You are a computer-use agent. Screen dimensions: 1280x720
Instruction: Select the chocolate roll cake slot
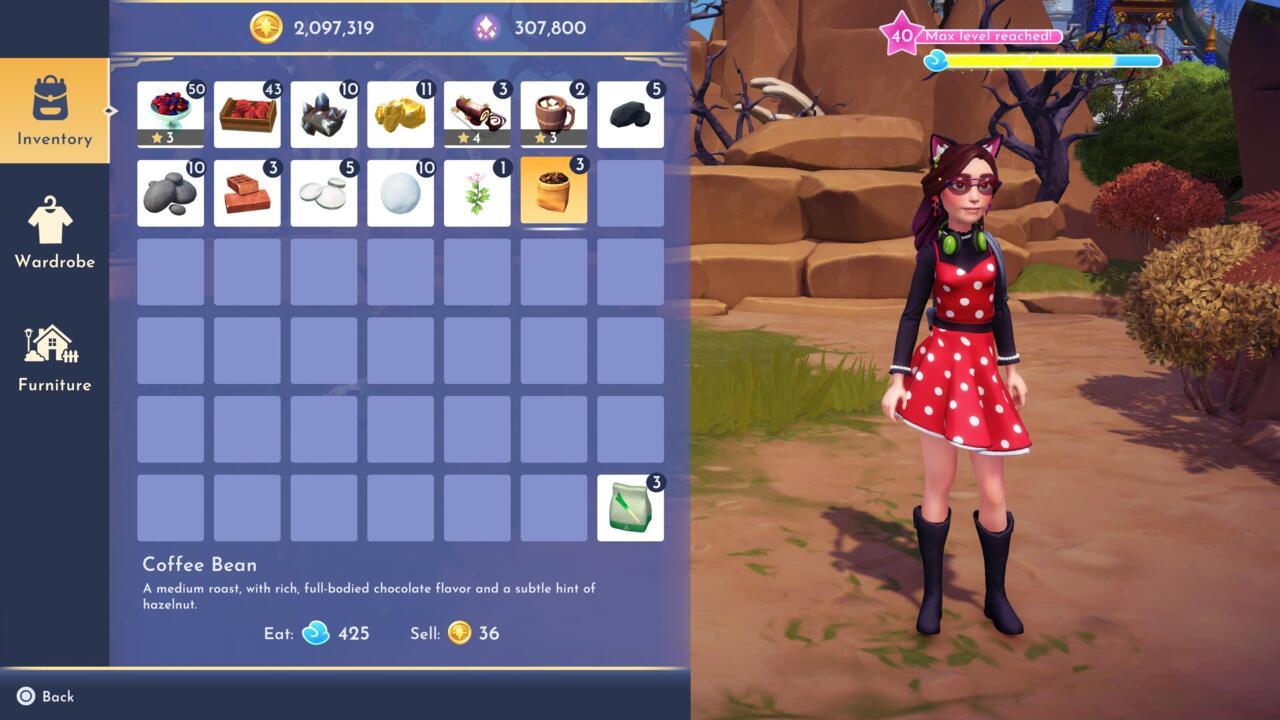[477, 115]
